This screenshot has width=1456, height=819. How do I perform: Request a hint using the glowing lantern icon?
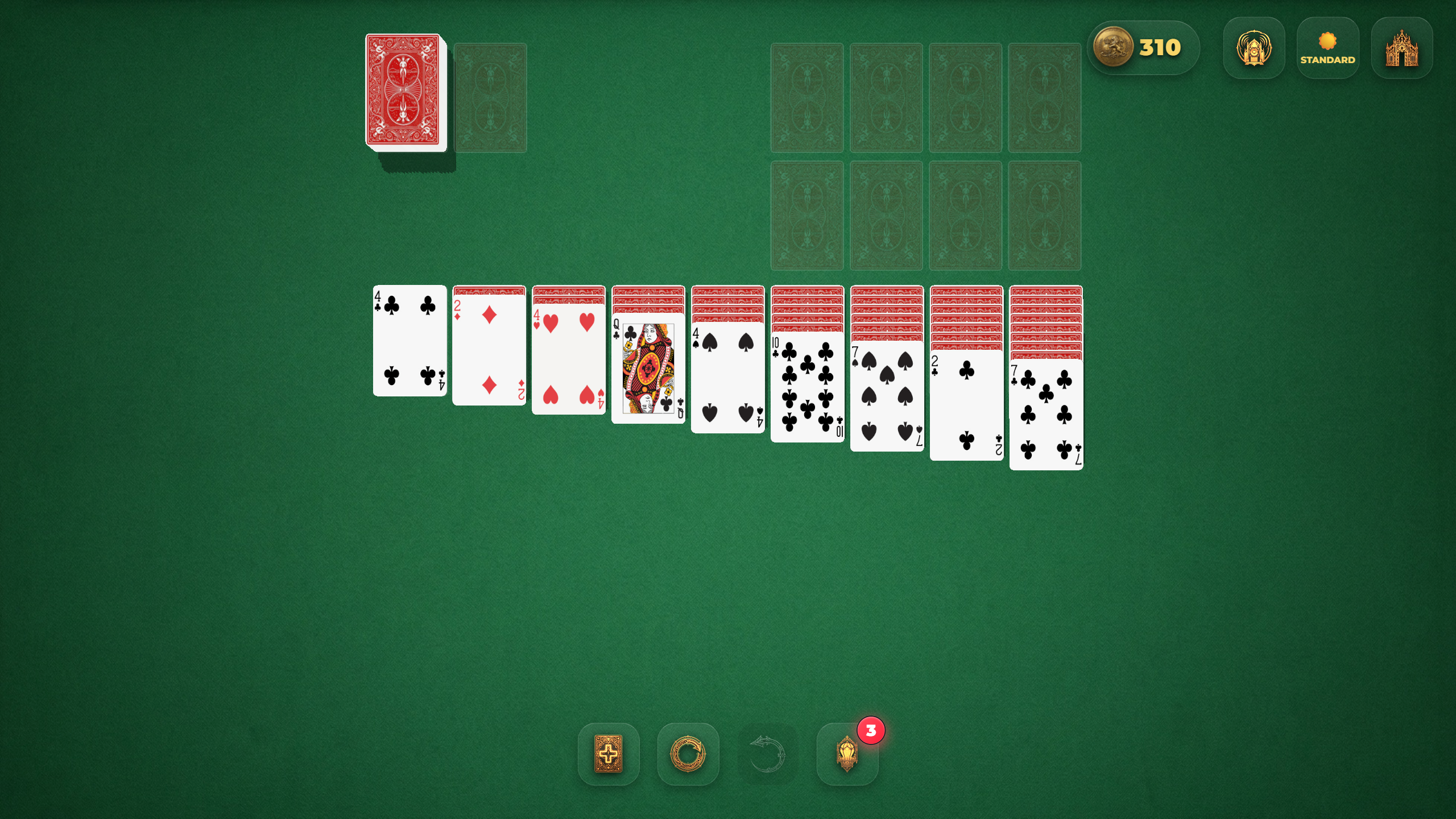click(x=847, y=755)
